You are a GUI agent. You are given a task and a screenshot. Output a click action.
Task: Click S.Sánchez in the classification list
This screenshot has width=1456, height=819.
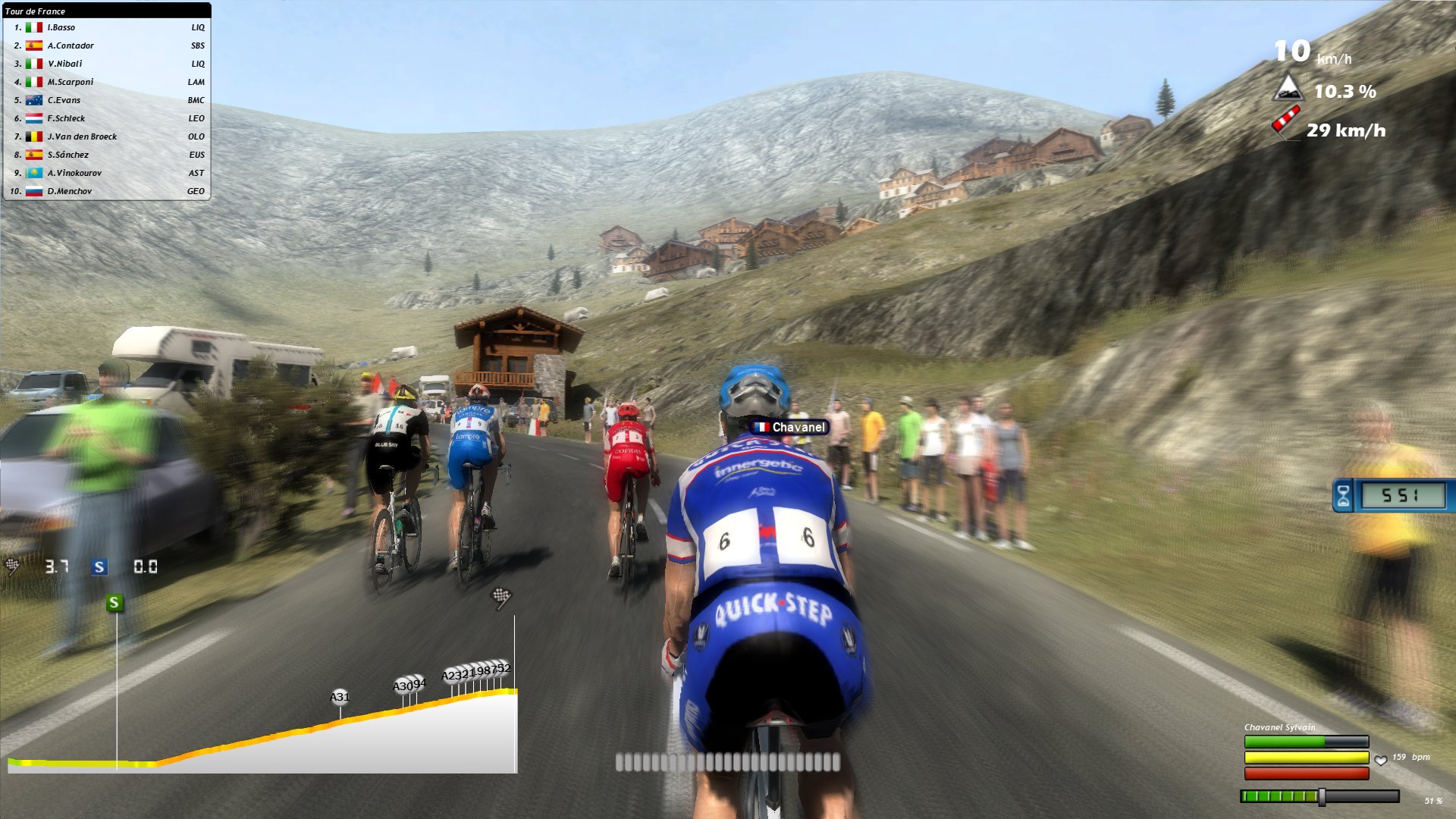coord(67,155)
